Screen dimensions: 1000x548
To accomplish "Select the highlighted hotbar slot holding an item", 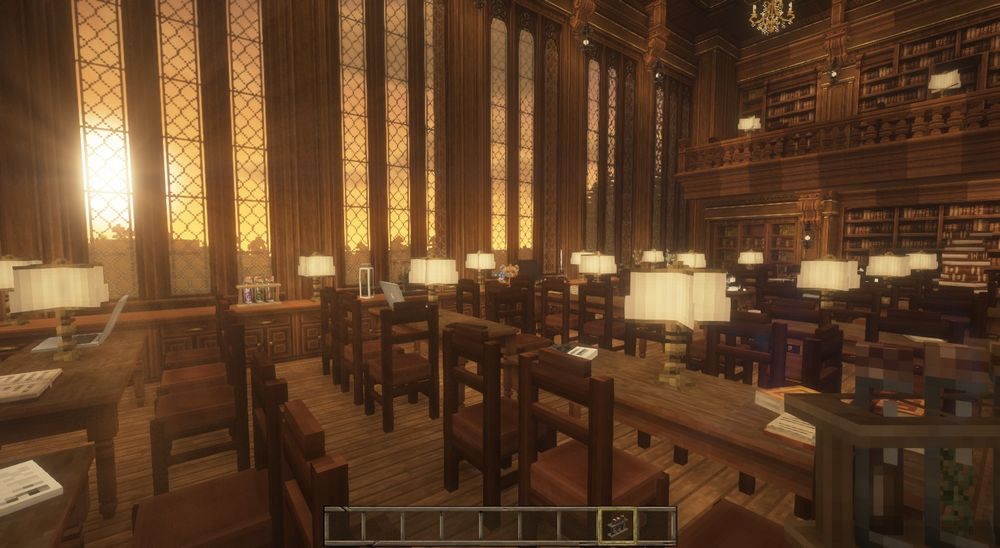I will point(616,525).
